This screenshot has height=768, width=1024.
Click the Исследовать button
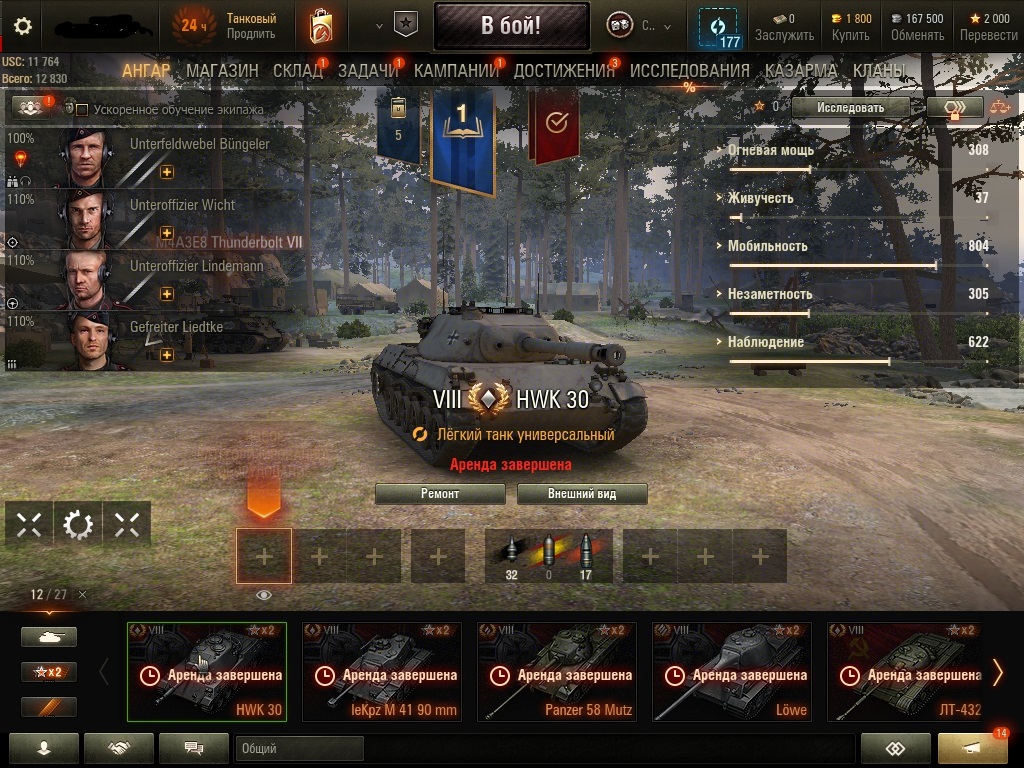click(x=850, y=107)
